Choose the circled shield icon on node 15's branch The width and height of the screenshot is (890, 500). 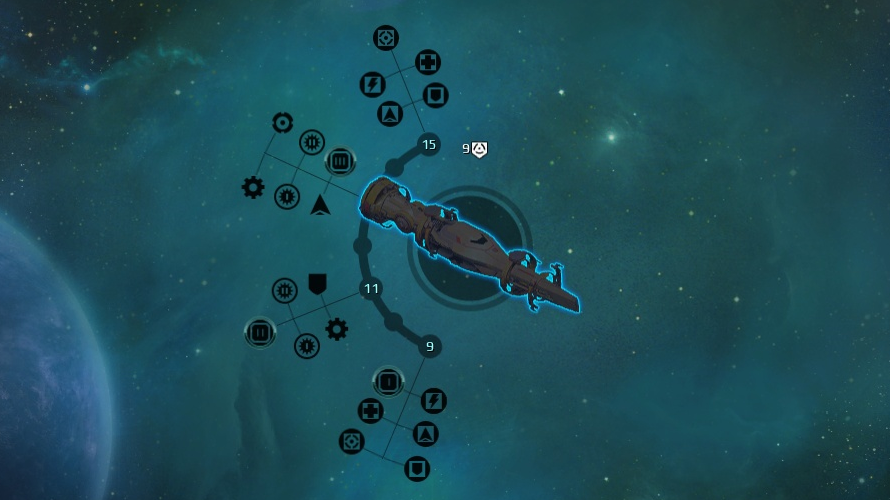pos(435,95)
